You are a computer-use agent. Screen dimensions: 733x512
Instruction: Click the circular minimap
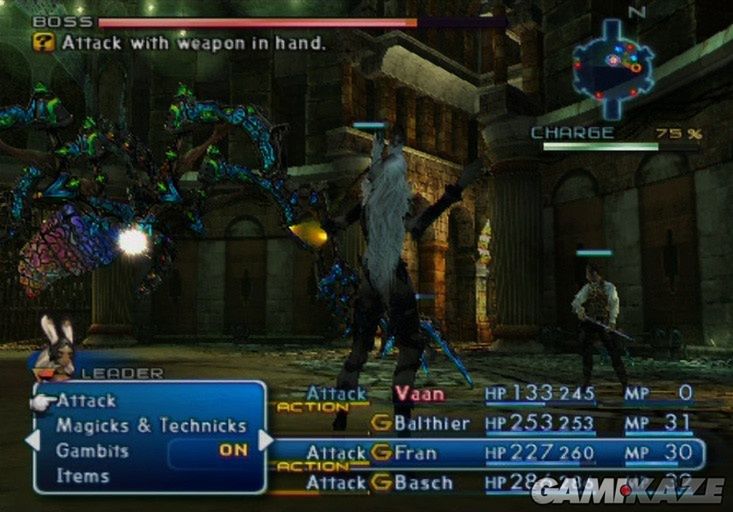pyautogui.click(x=612, y=66)
